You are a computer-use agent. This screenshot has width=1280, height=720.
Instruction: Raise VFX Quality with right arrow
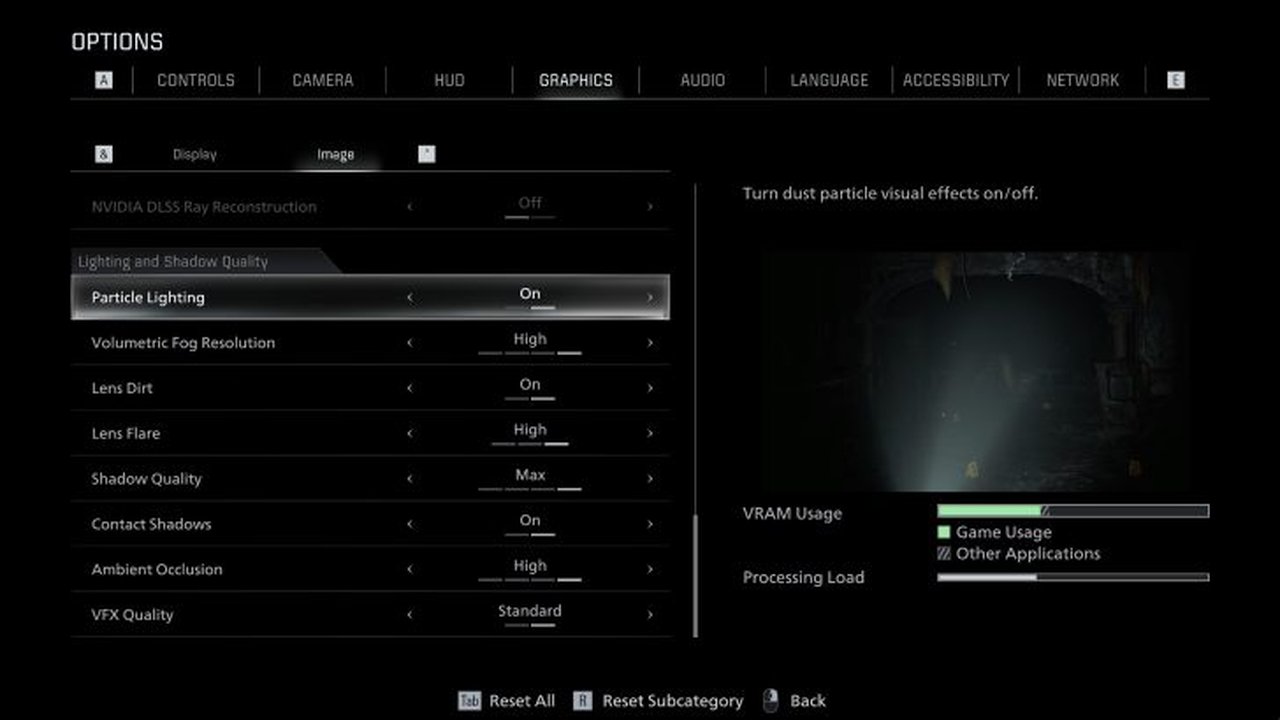[x=650, y=615]
